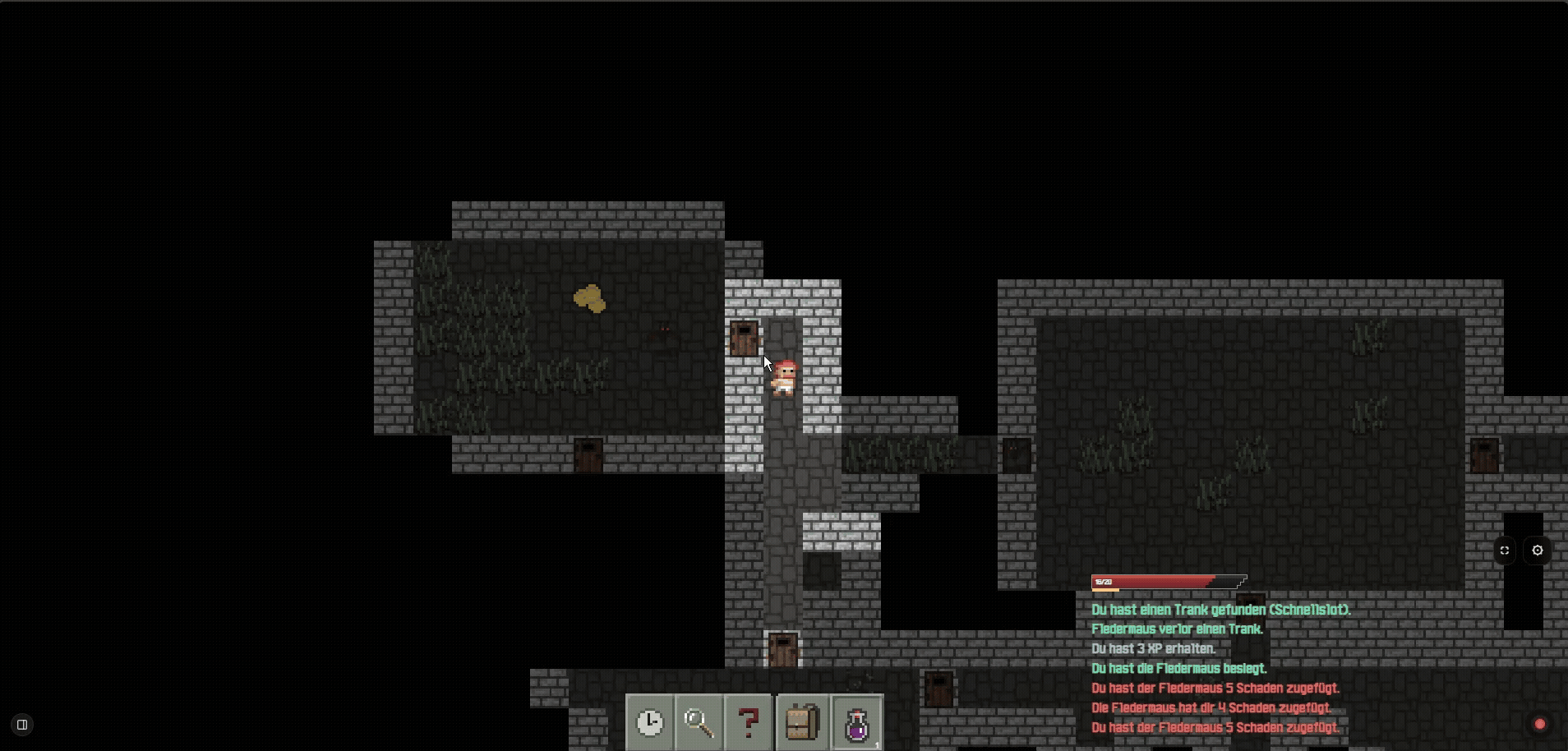Click 'Du hast einen Trank gefunden (Schnellslot).'
1568x751 pixels.
tap(1222, 610)
